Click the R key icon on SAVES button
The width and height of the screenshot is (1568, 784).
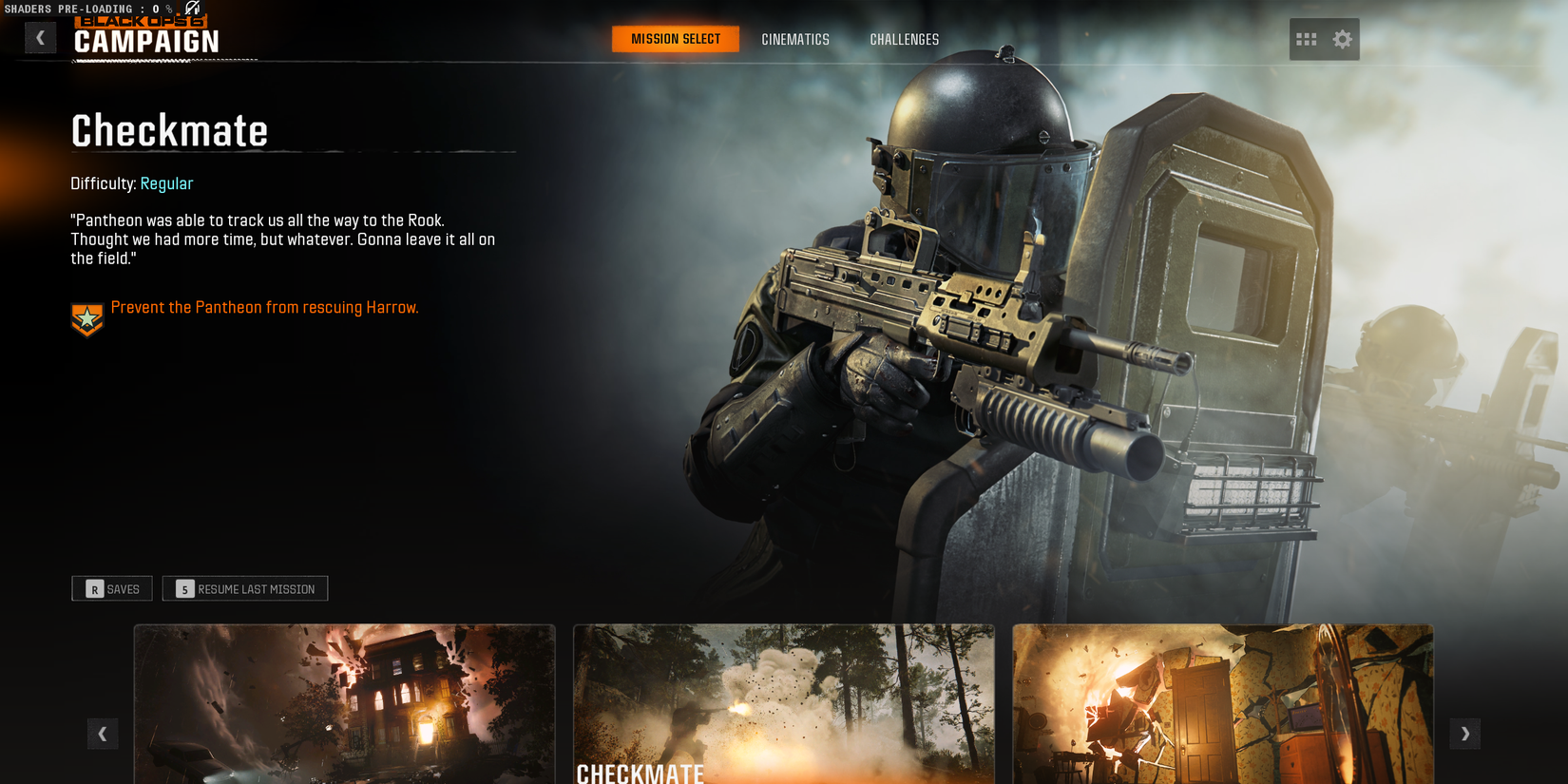pos(93,588)
